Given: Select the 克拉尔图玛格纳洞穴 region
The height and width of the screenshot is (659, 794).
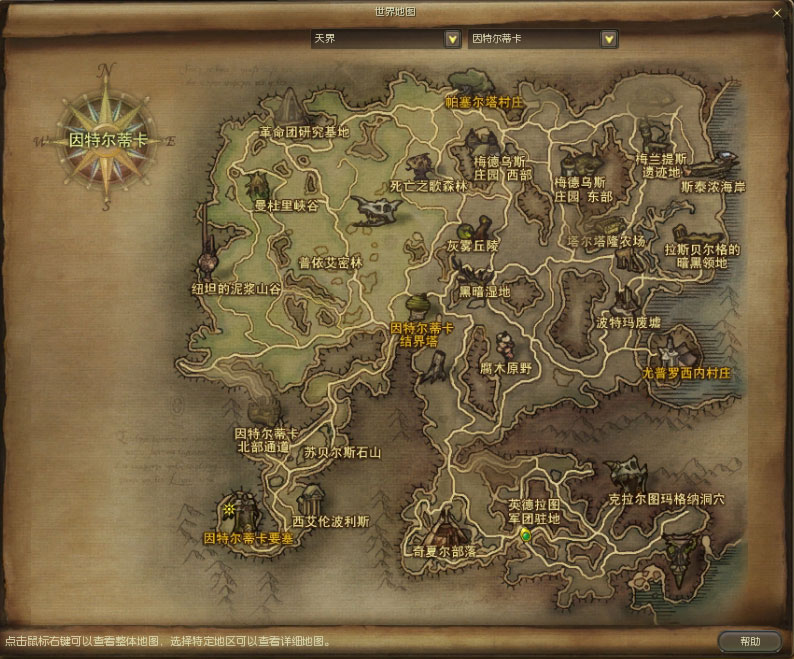Looking at the screenshot, I should pos(666,497).
